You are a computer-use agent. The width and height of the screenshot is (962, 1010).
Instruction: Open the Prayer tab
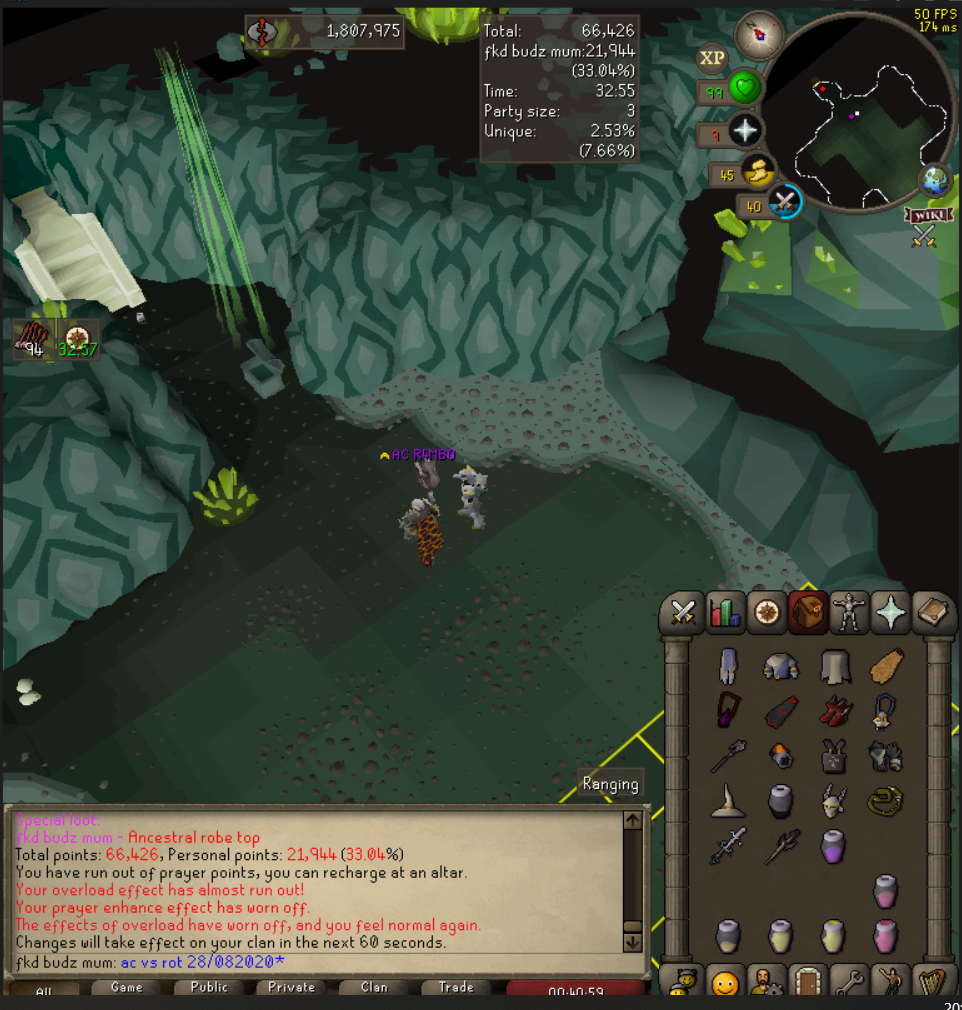point(889,612)
